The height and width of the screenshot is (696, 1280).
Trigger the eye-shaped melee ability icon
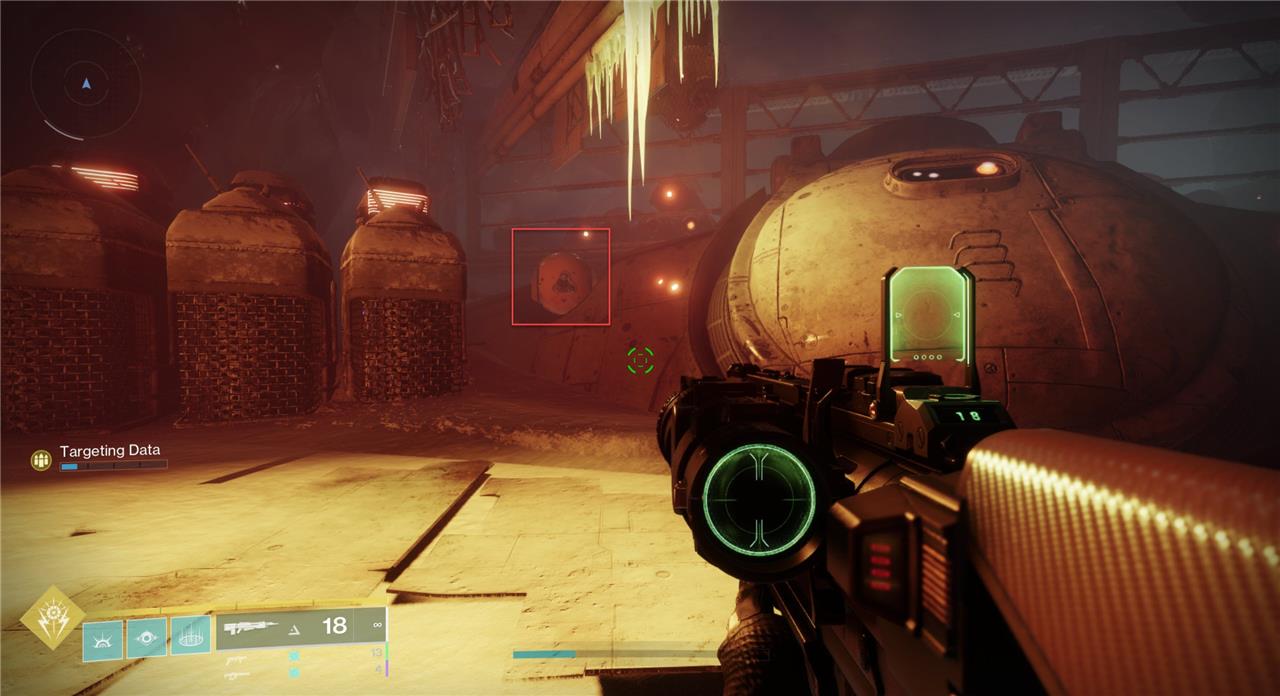click(146, 638)
